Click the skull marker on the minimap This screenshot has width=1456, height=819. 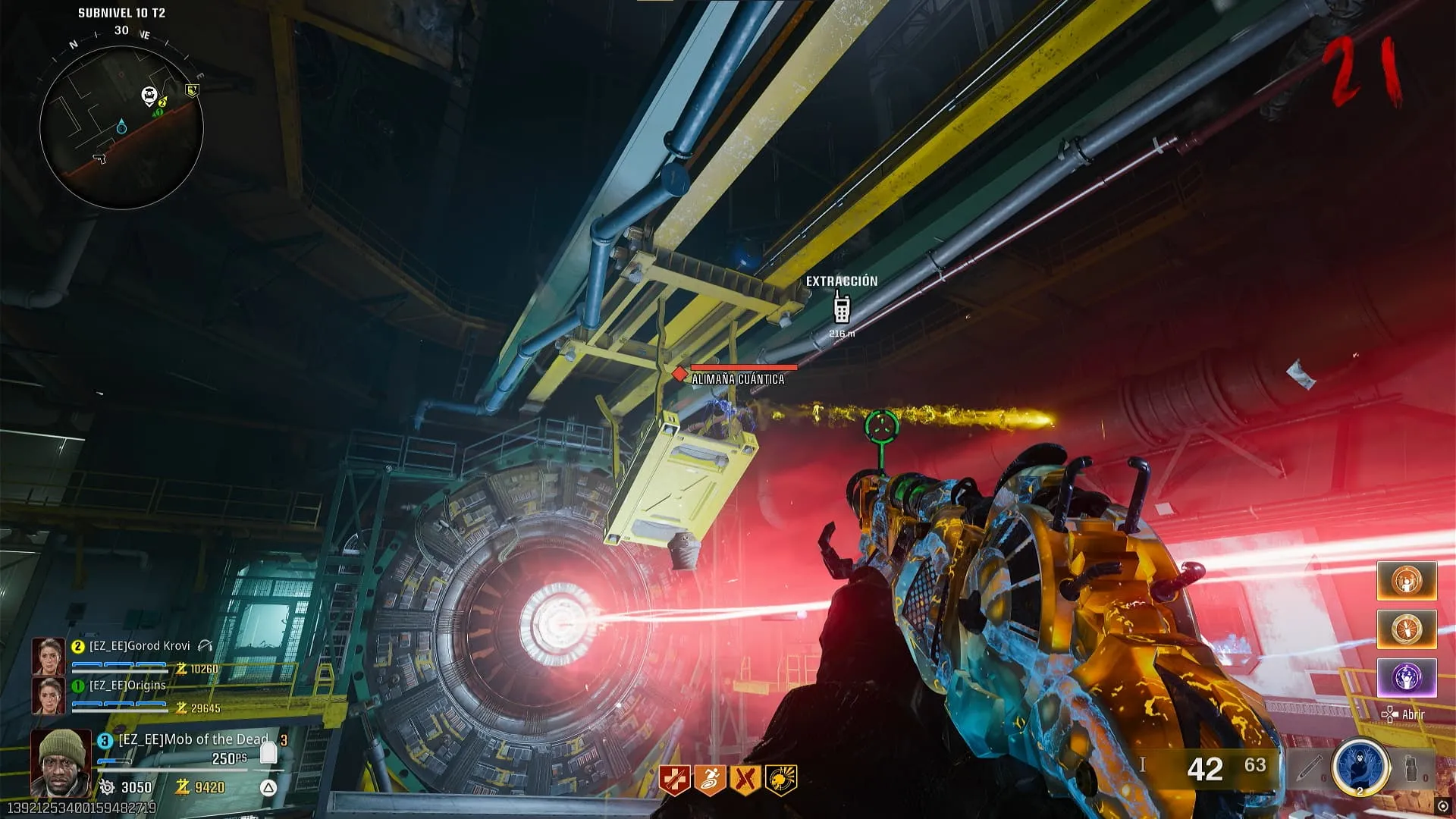(149, 96)
